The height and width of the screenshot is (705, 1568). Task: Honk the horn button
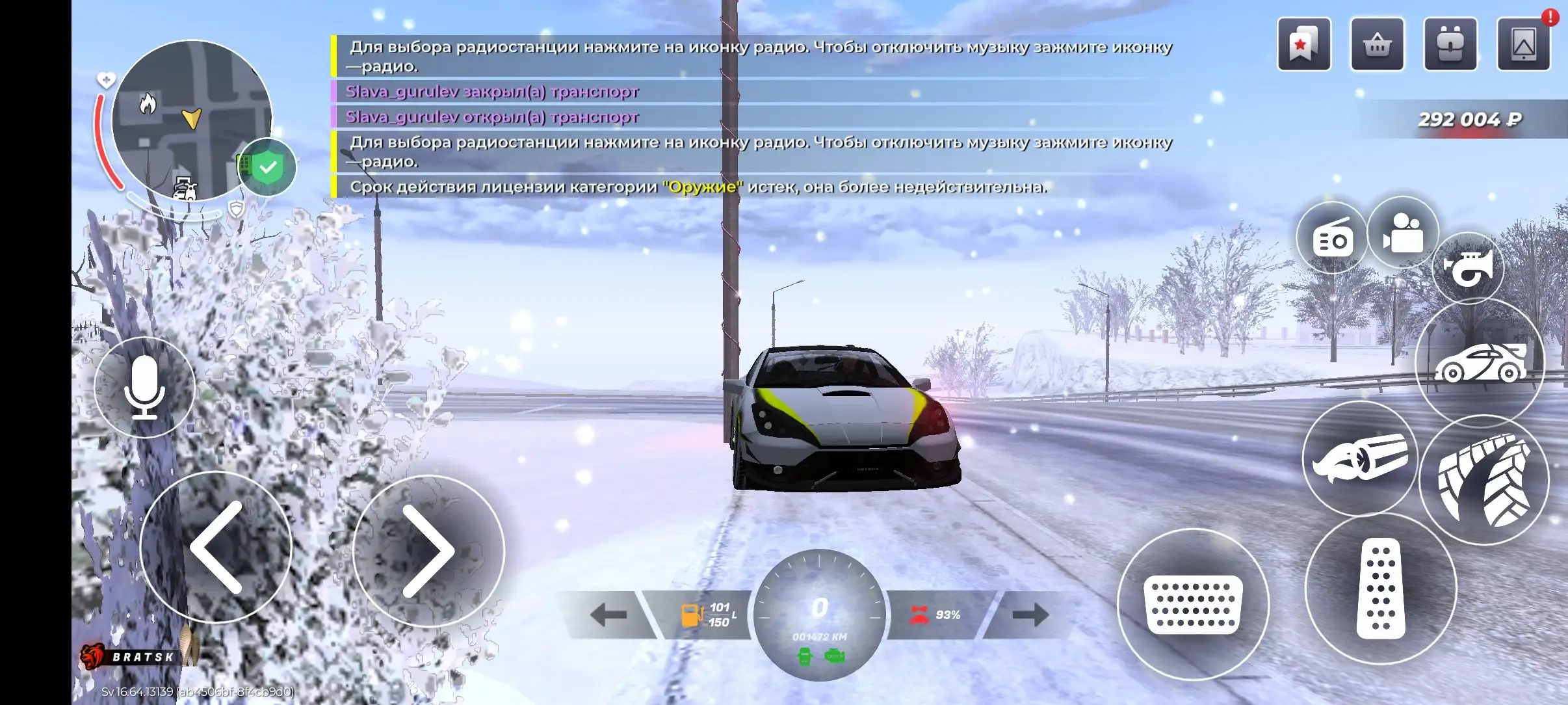[1469, 267]
